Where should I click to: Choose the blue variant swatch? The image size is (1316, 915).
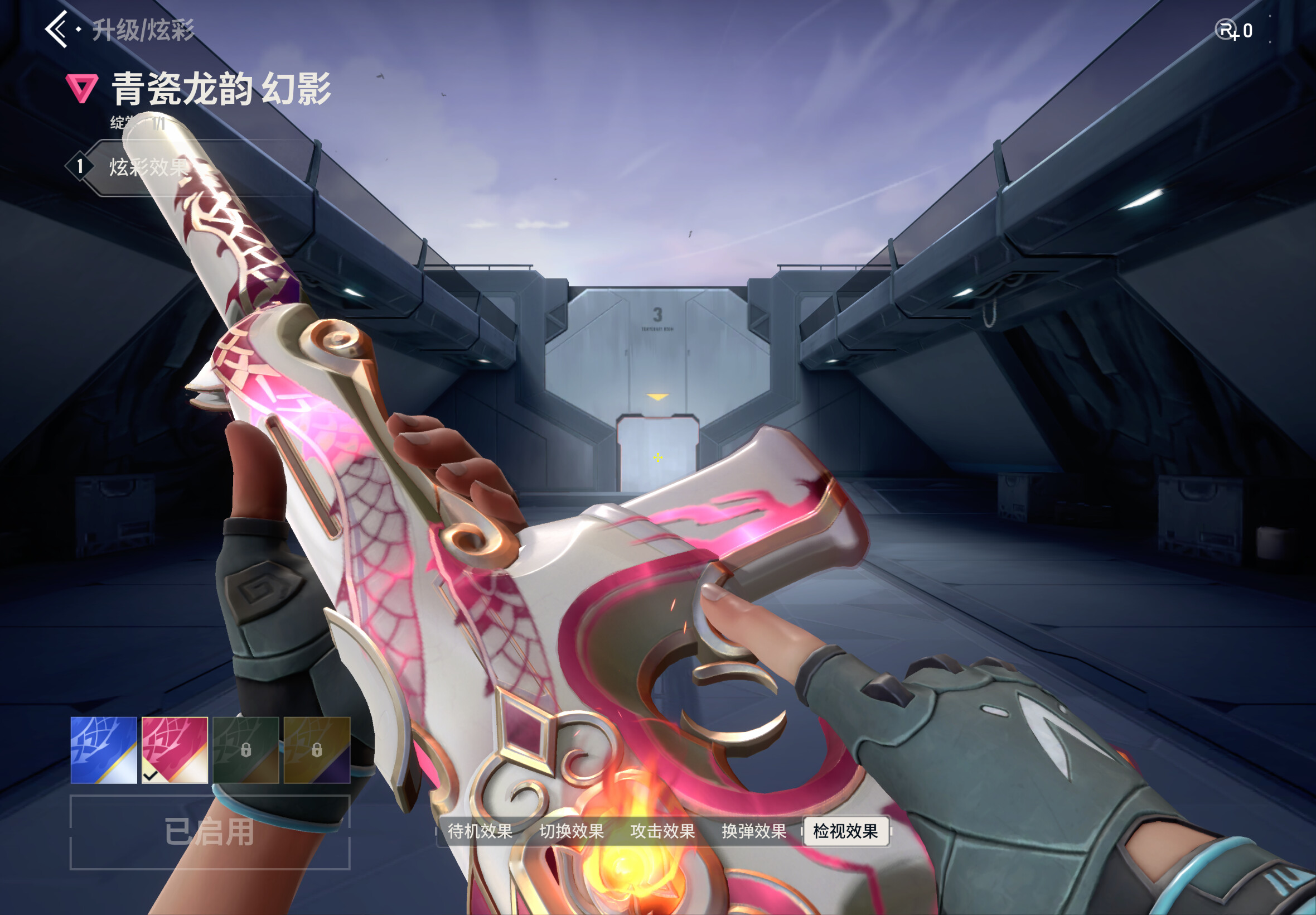click(104, 750)
